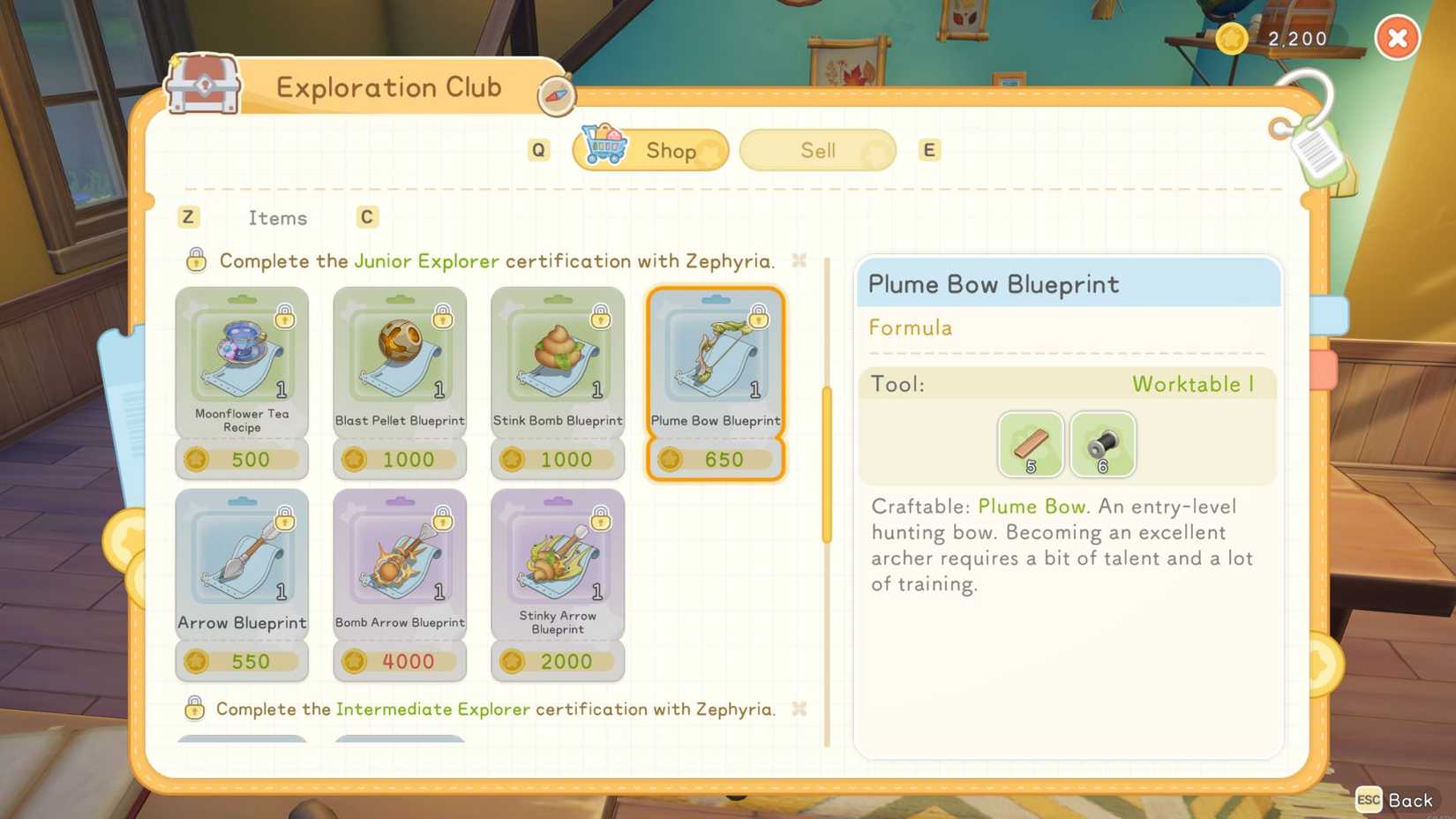Image resolution: width=1456 pixels, height=819 pixels.
Task: Click the wood material icon in Formula
Action: click(1030, 444)
